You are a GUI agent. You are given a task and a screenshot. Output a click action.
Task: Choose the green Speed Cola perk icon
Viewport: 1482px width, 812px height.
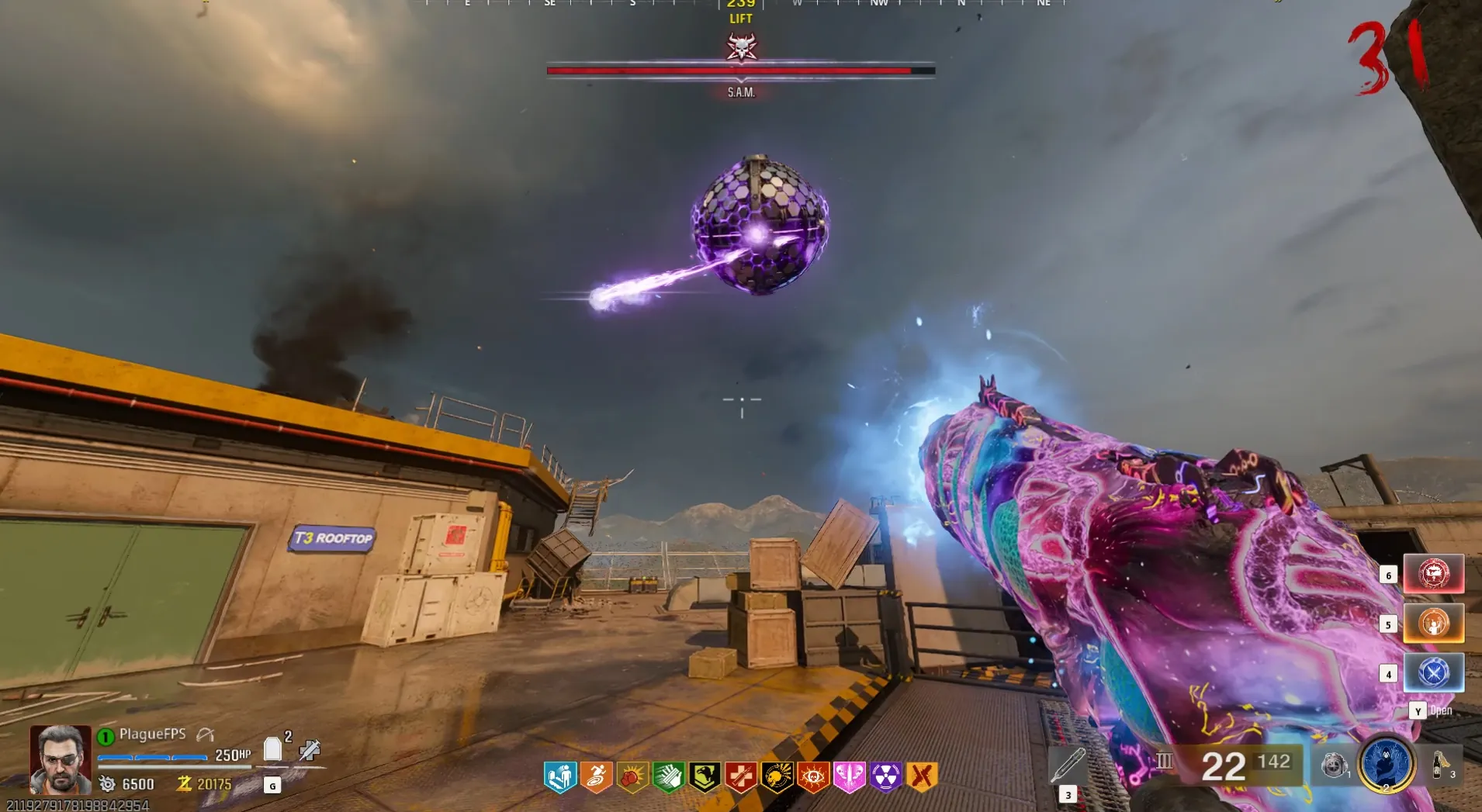(668, 776)
